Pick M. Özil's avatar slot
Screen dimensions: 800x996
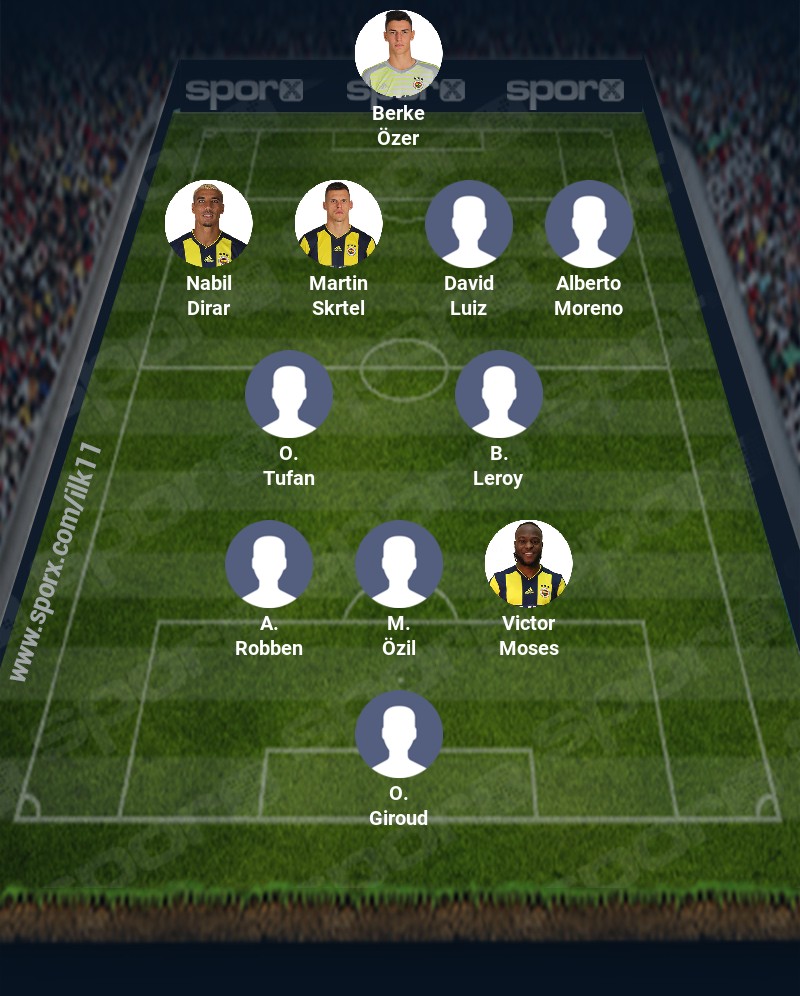tap(398, 563)
